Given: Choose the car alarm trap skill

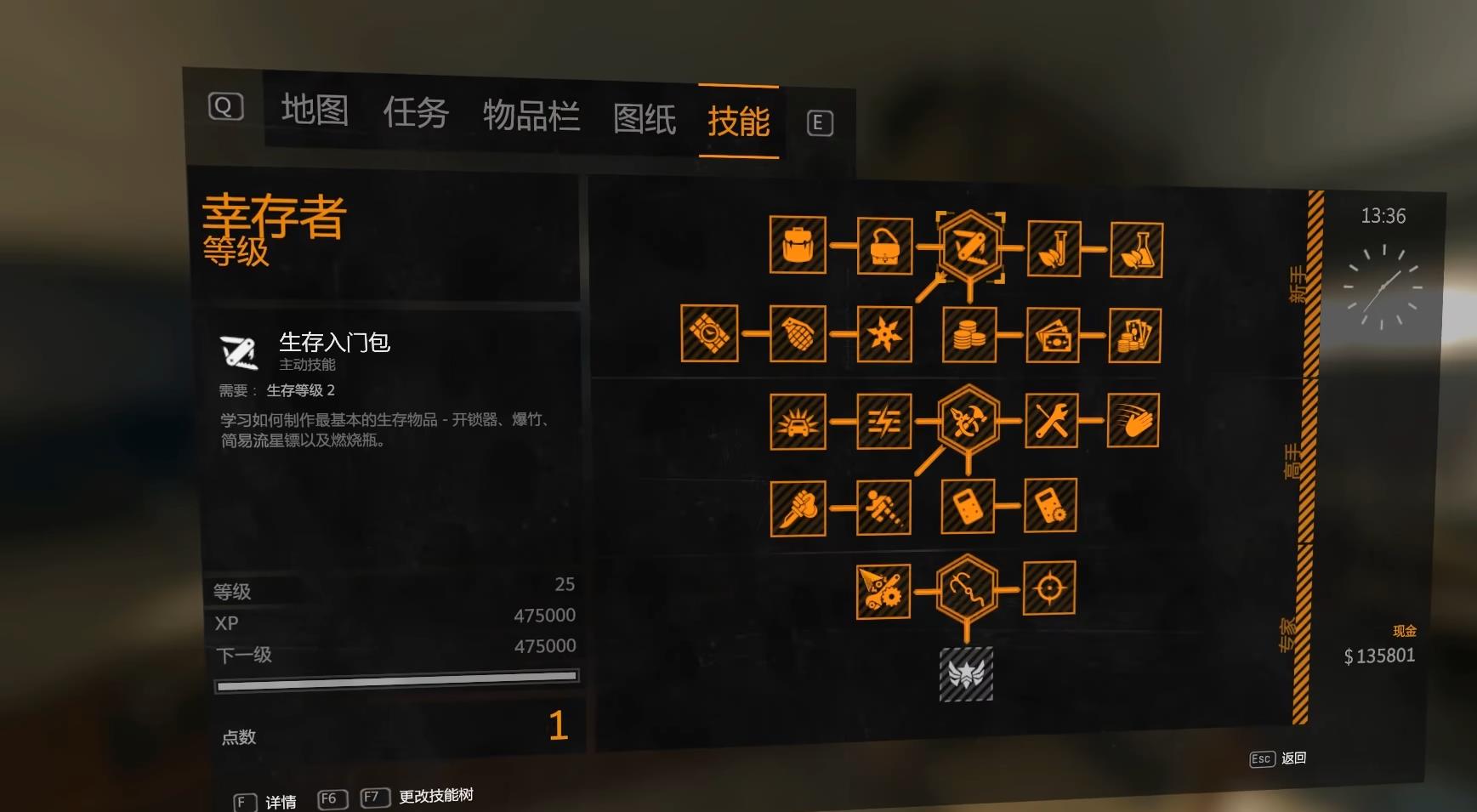Looking at the screenshot, I should point(798,422).
